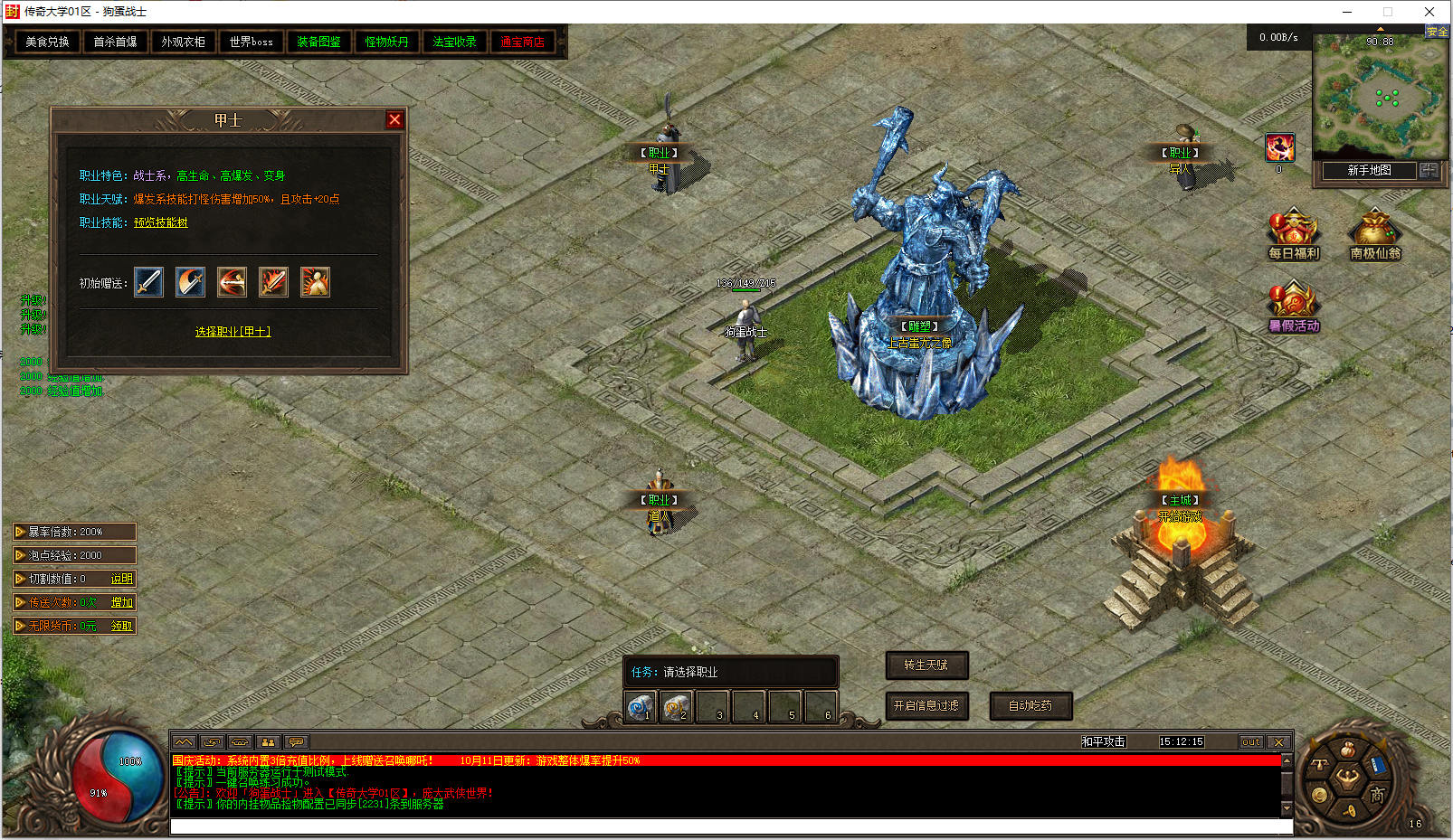Open the 通宝商店 shop
This screenshot has width=1453, height=840.
click(x=522, y=42)
